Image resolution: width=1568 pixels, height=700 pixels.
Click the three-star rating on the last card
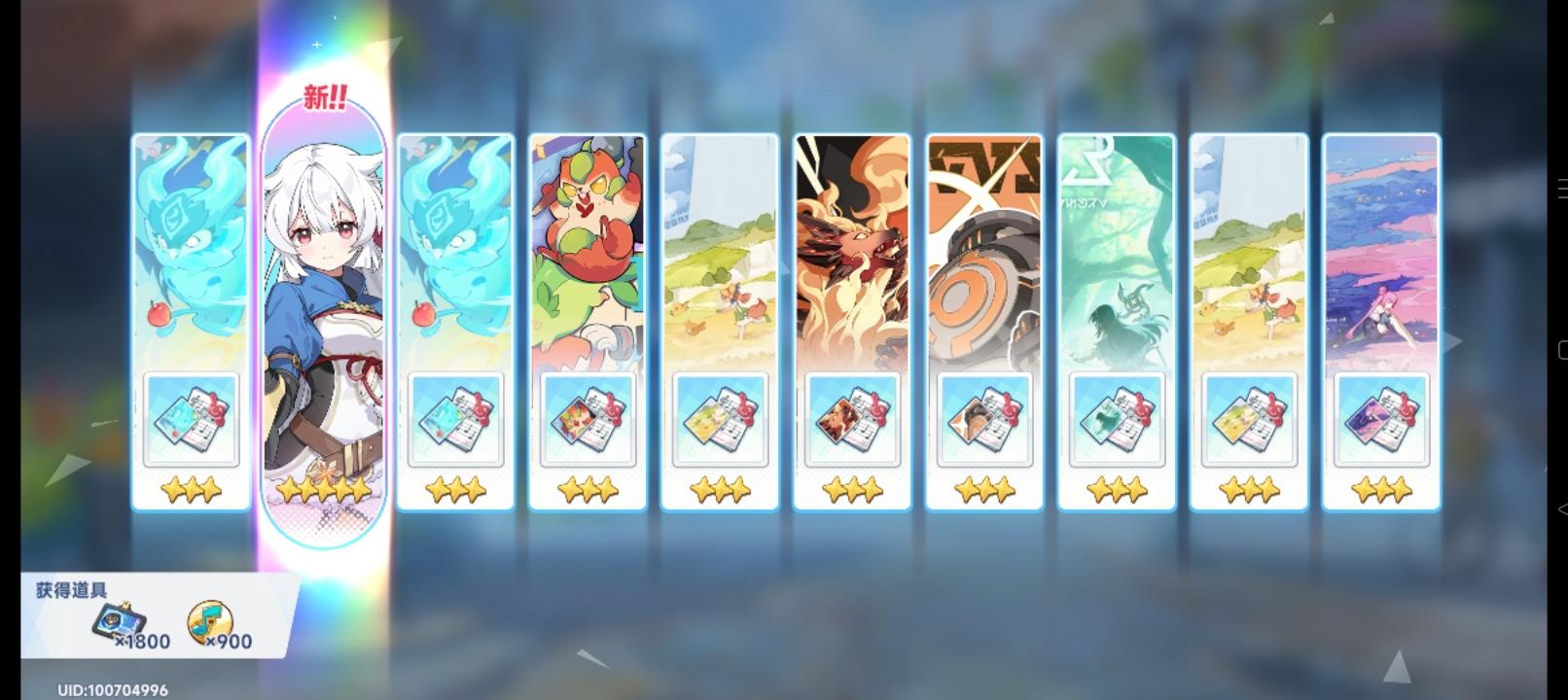pos(1379,489)
